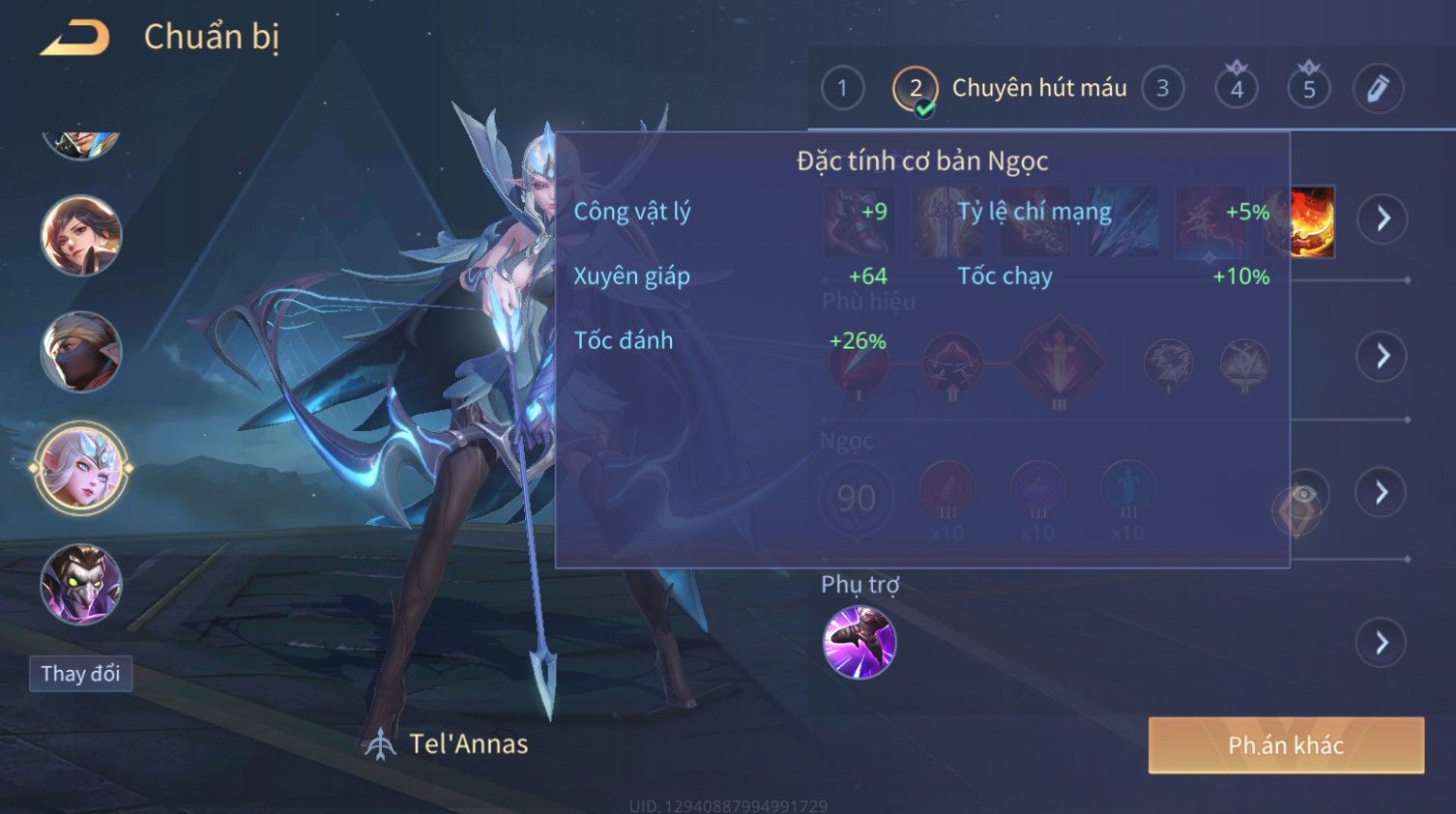Image resolution: width=1456 pixels, height=814 pixels.
Task: Select the green-eyed dark hero portrait
Action: point(81,584)
